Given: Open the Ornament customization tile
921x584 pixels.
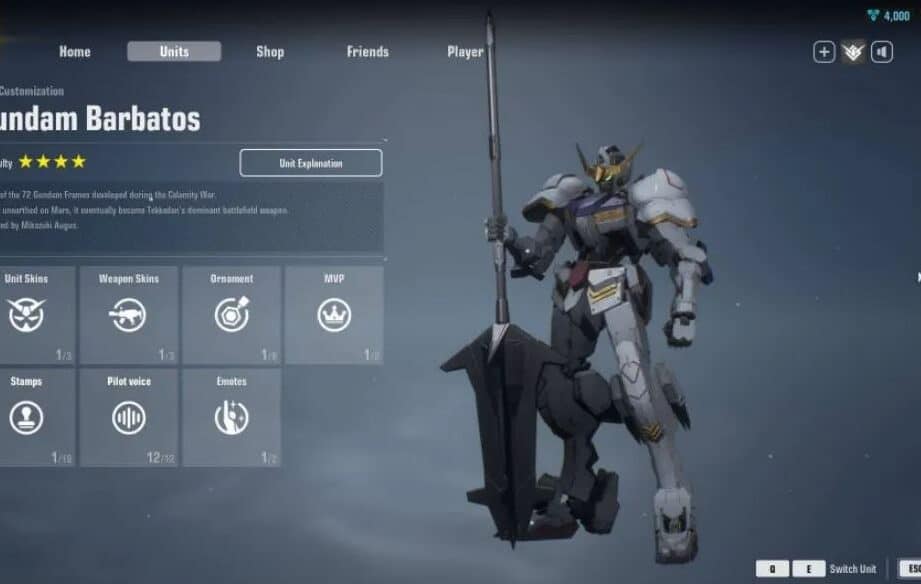Looking at the screenshot, I should tap(232, 315).
